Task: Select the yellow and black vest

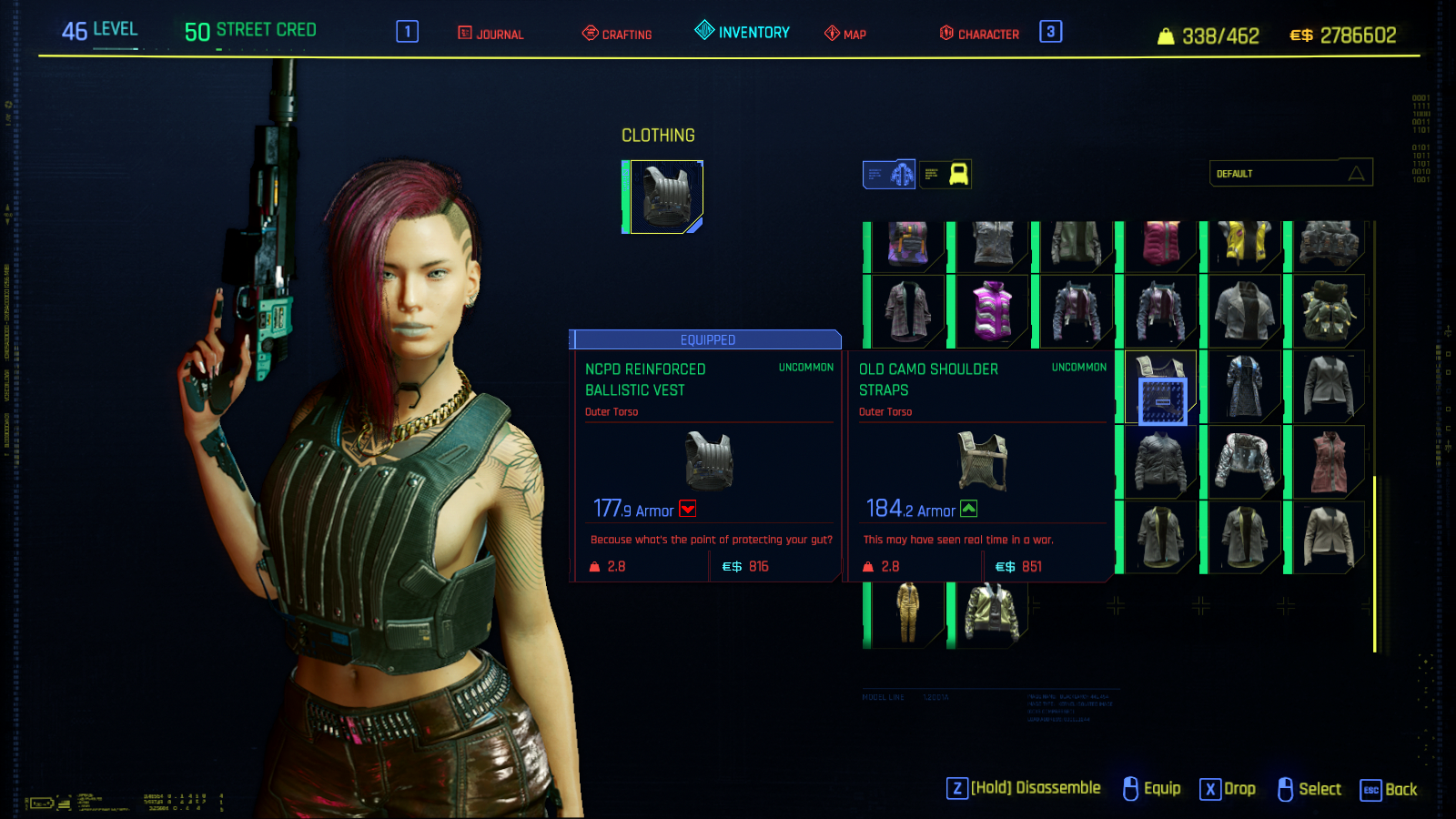Action: pos(1244,244)
